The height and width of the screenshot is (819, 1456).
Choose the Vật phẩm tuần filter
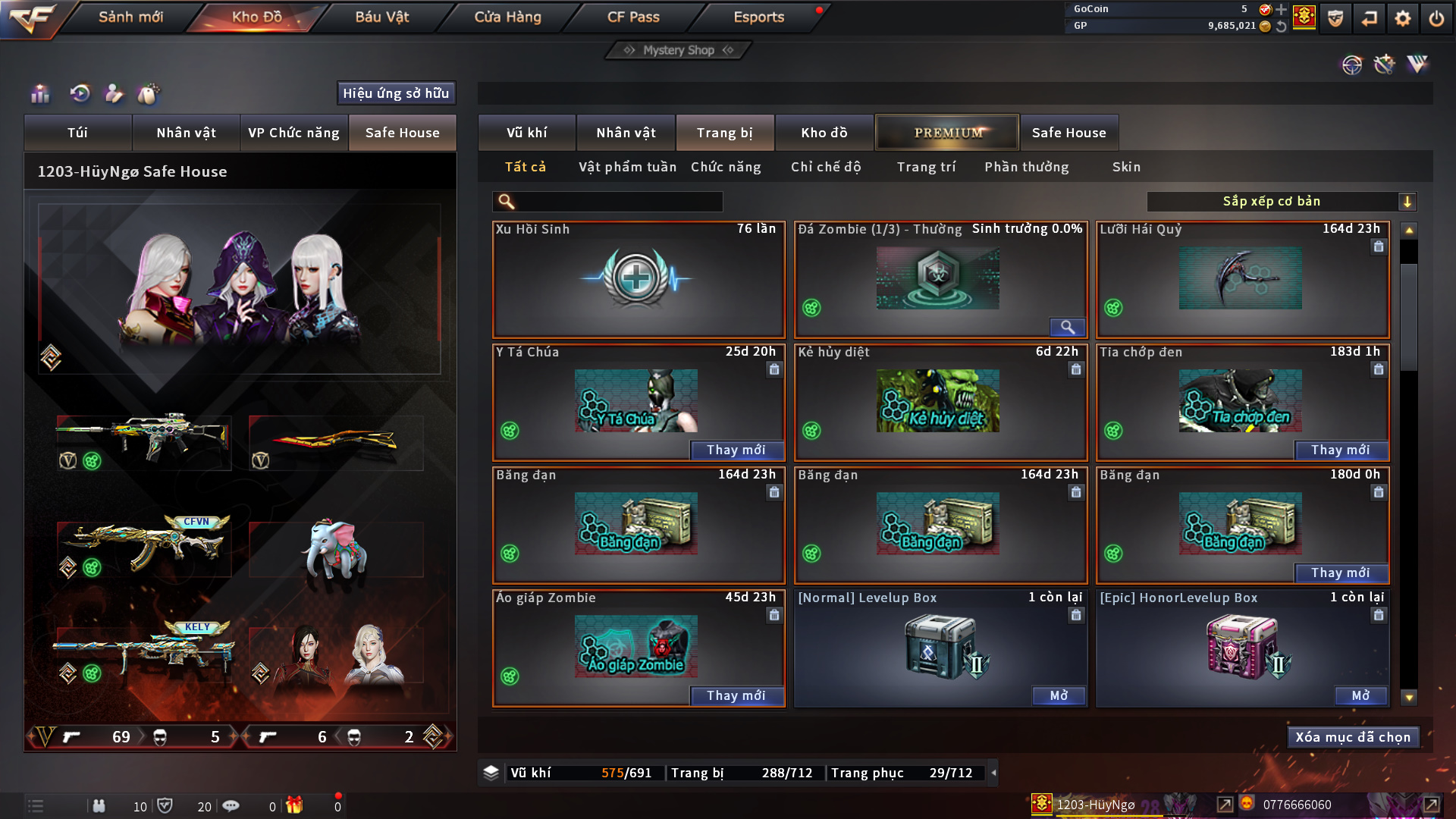[627, 167]
